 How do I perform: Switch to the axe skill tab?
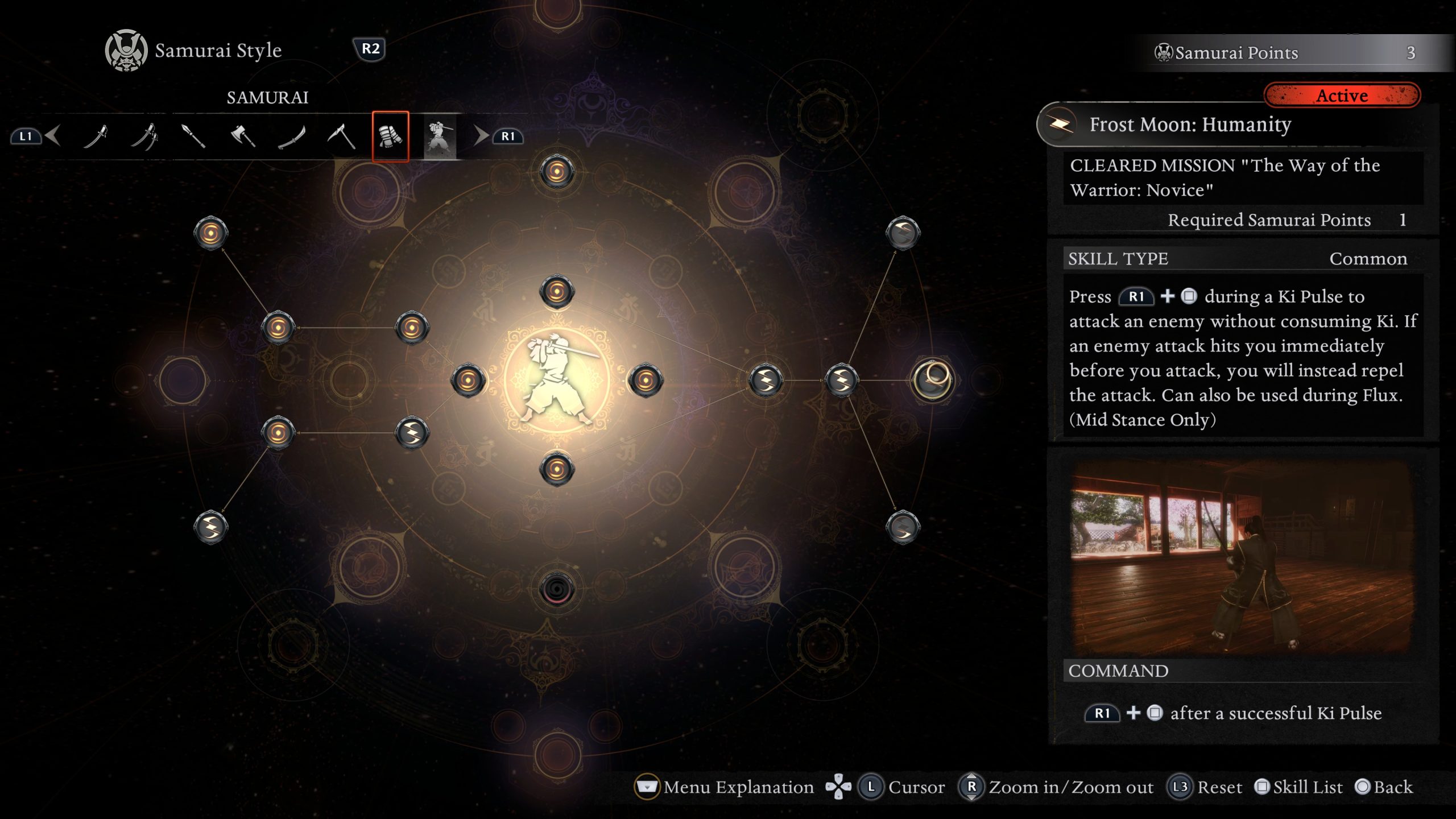coord(243,136)
